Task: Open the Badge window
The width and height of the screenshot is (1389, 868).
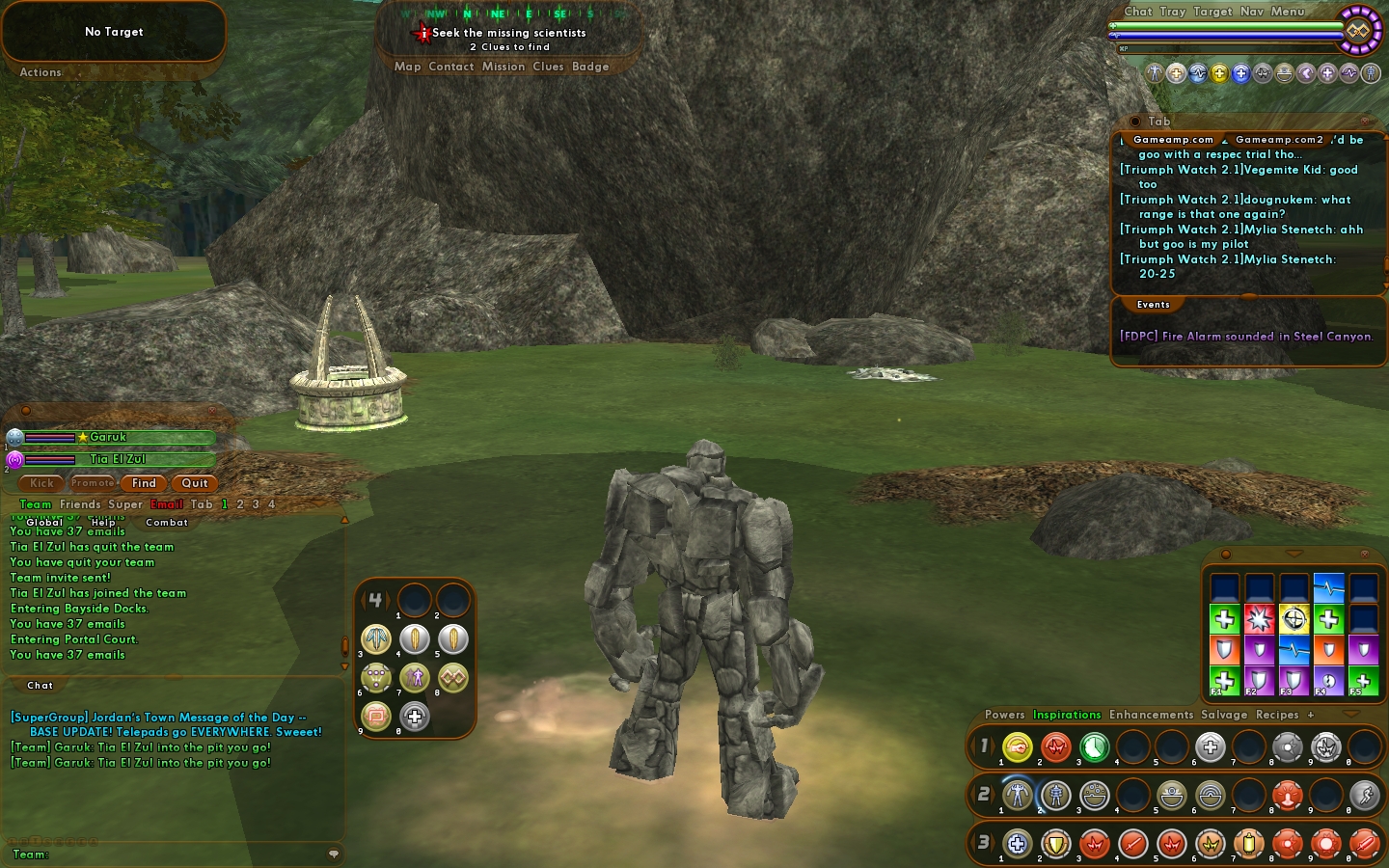Action: 590,67
